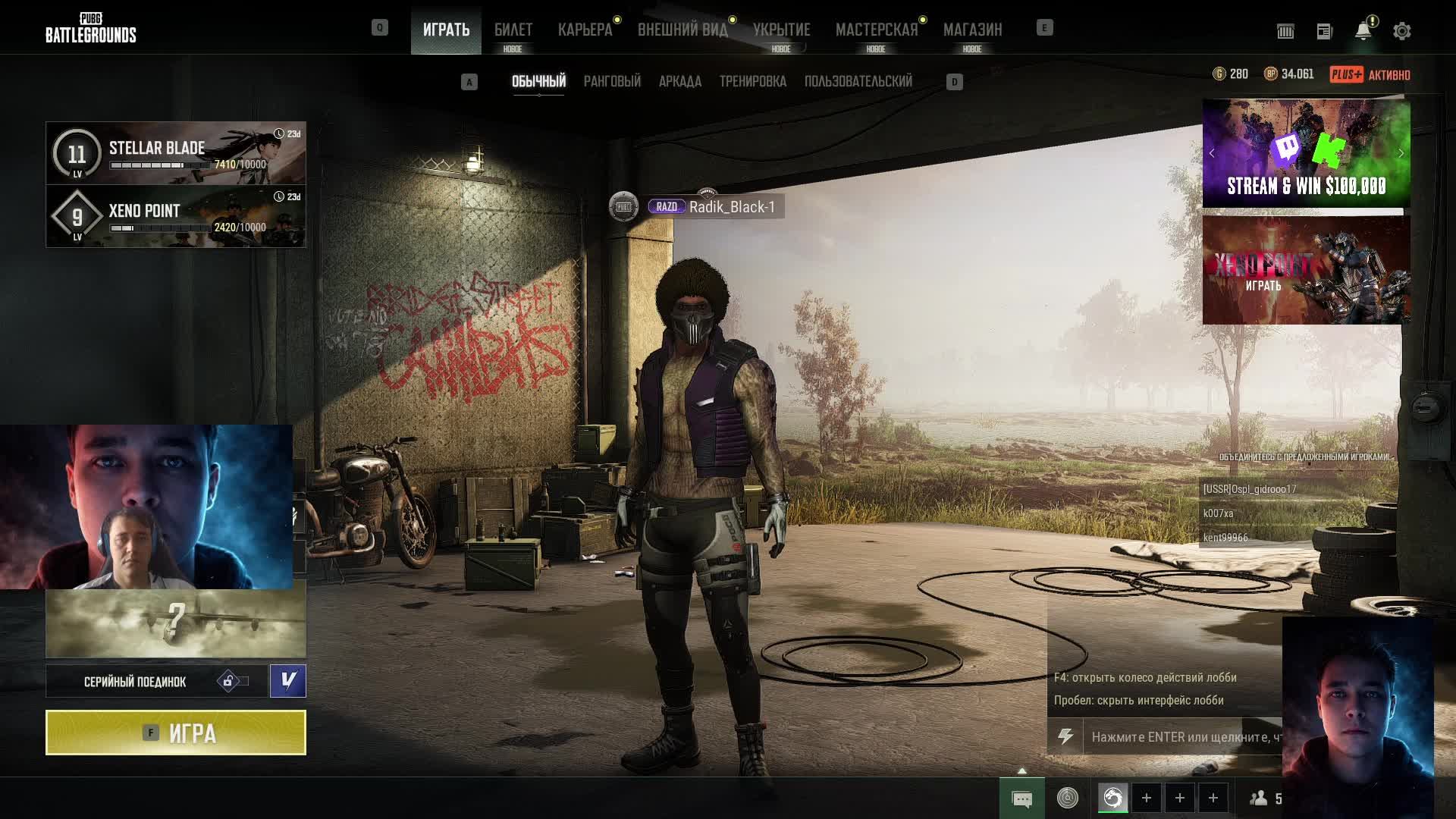Viewport: 1456px width, 819px height.
Task: Start matchmaking with the yellow ИГРА button
Action: coord(176,733)
